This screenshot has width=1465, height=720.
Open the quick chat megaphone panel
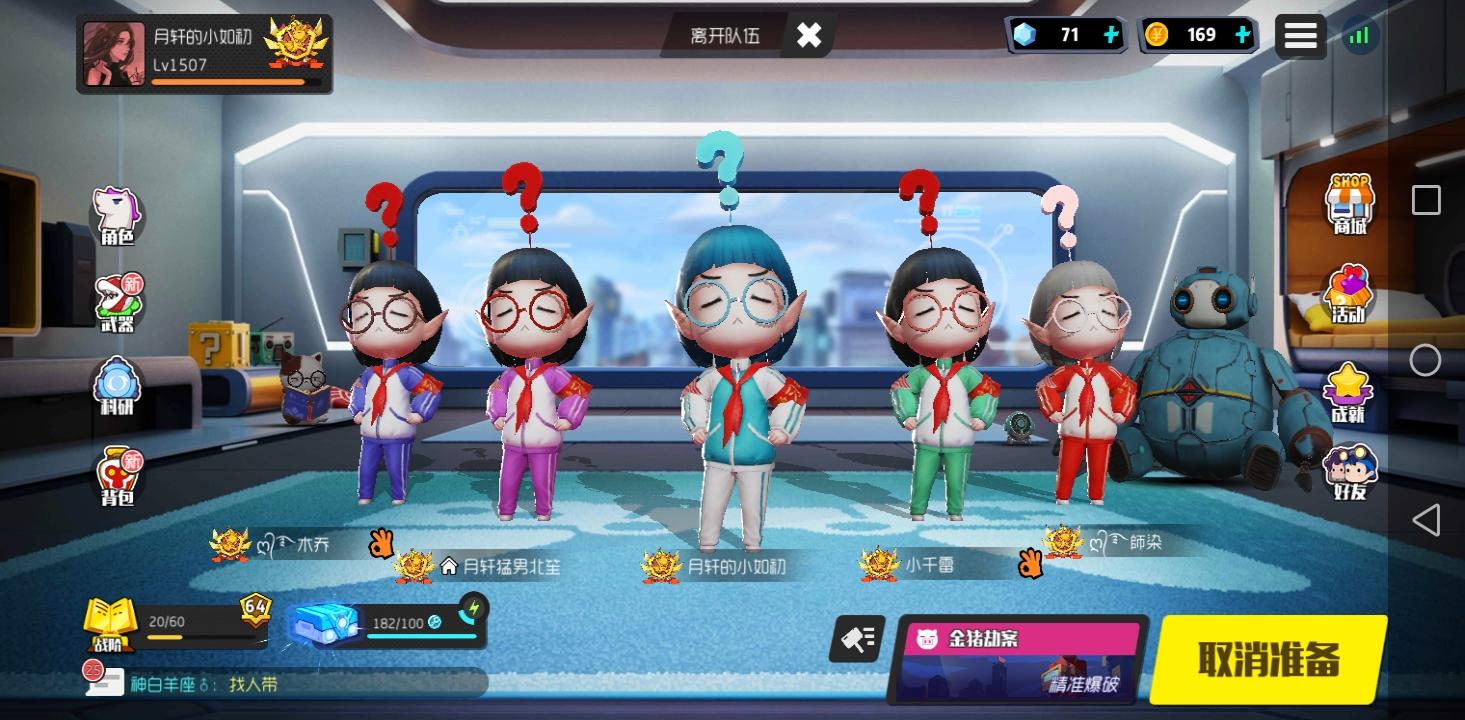coord(858,640)
